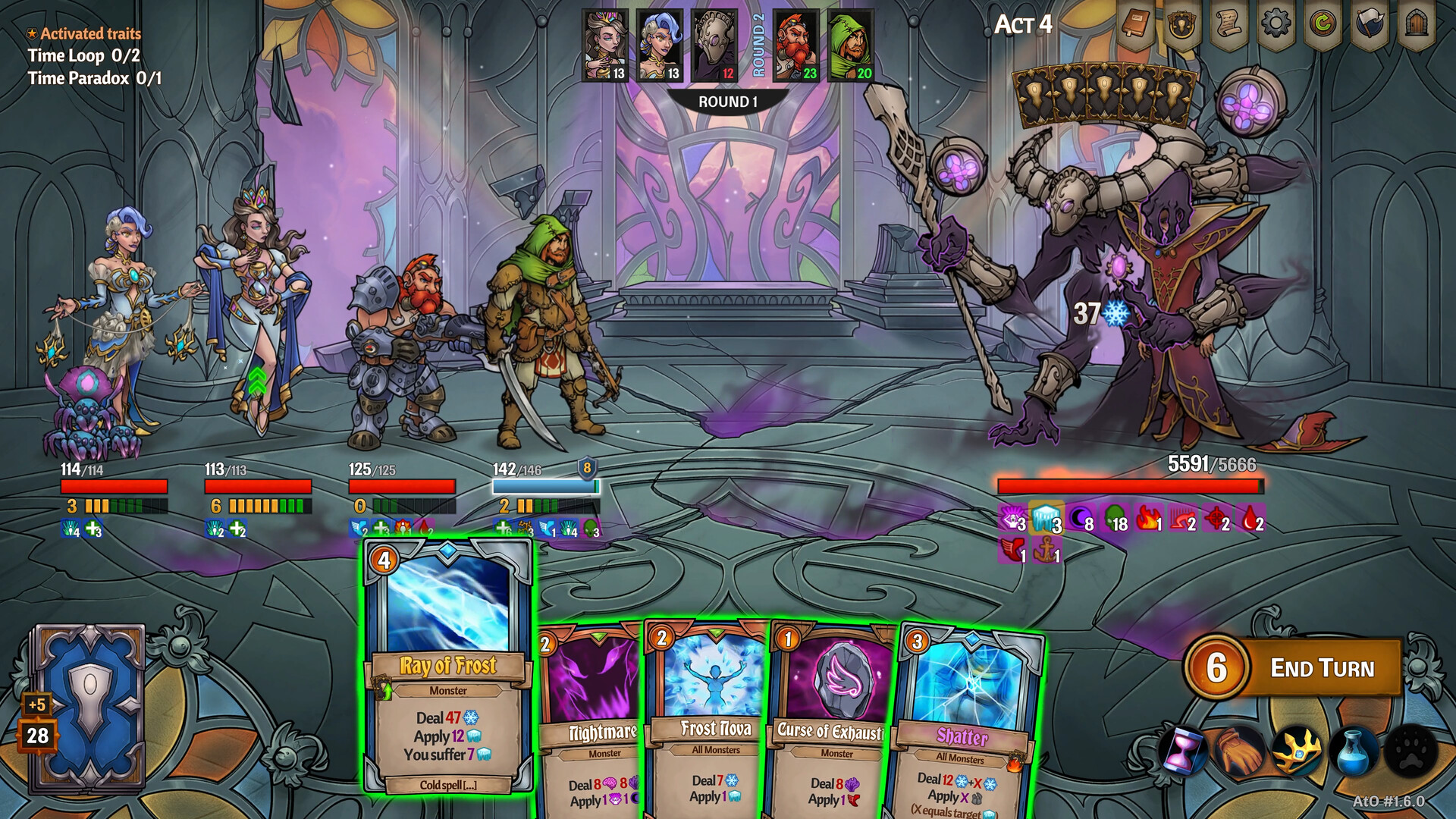Image resolution: width=1456 pixels, height=819 pixels.
Task: Play the Shatter card
Action: [965, 728]
